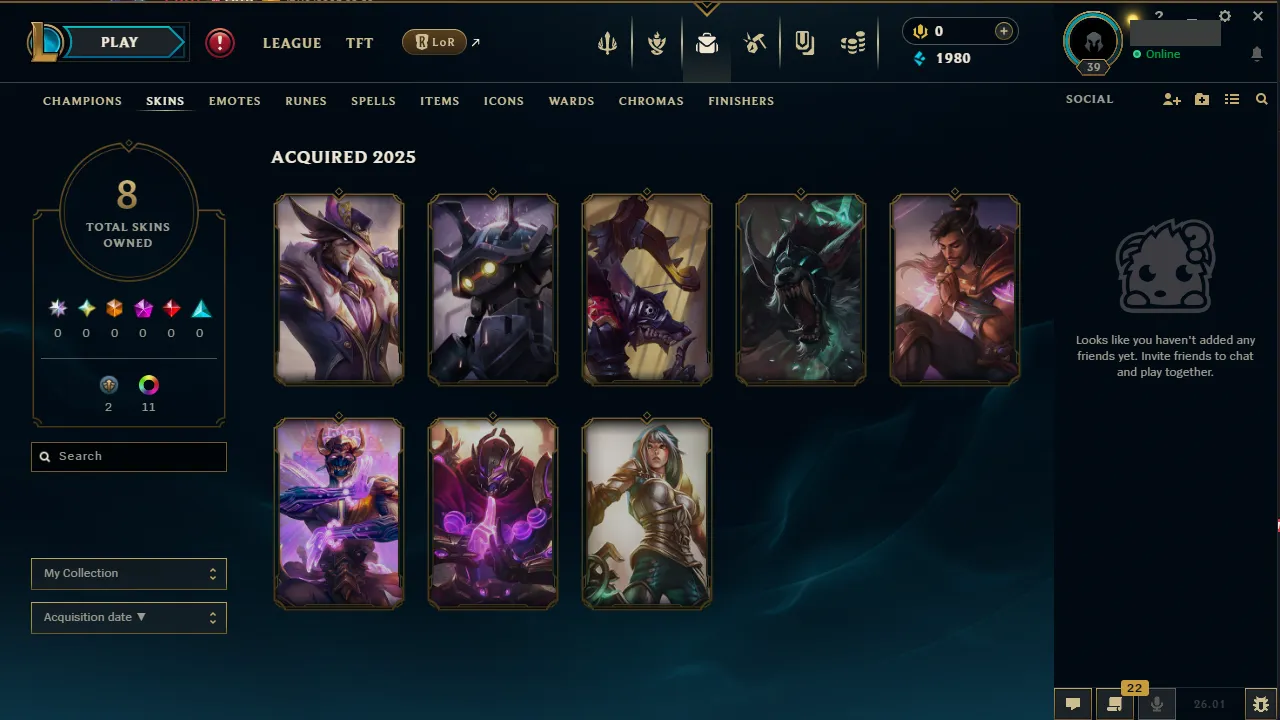
Task: Open the LoR promotion badge
Action: tap(433, 42)
